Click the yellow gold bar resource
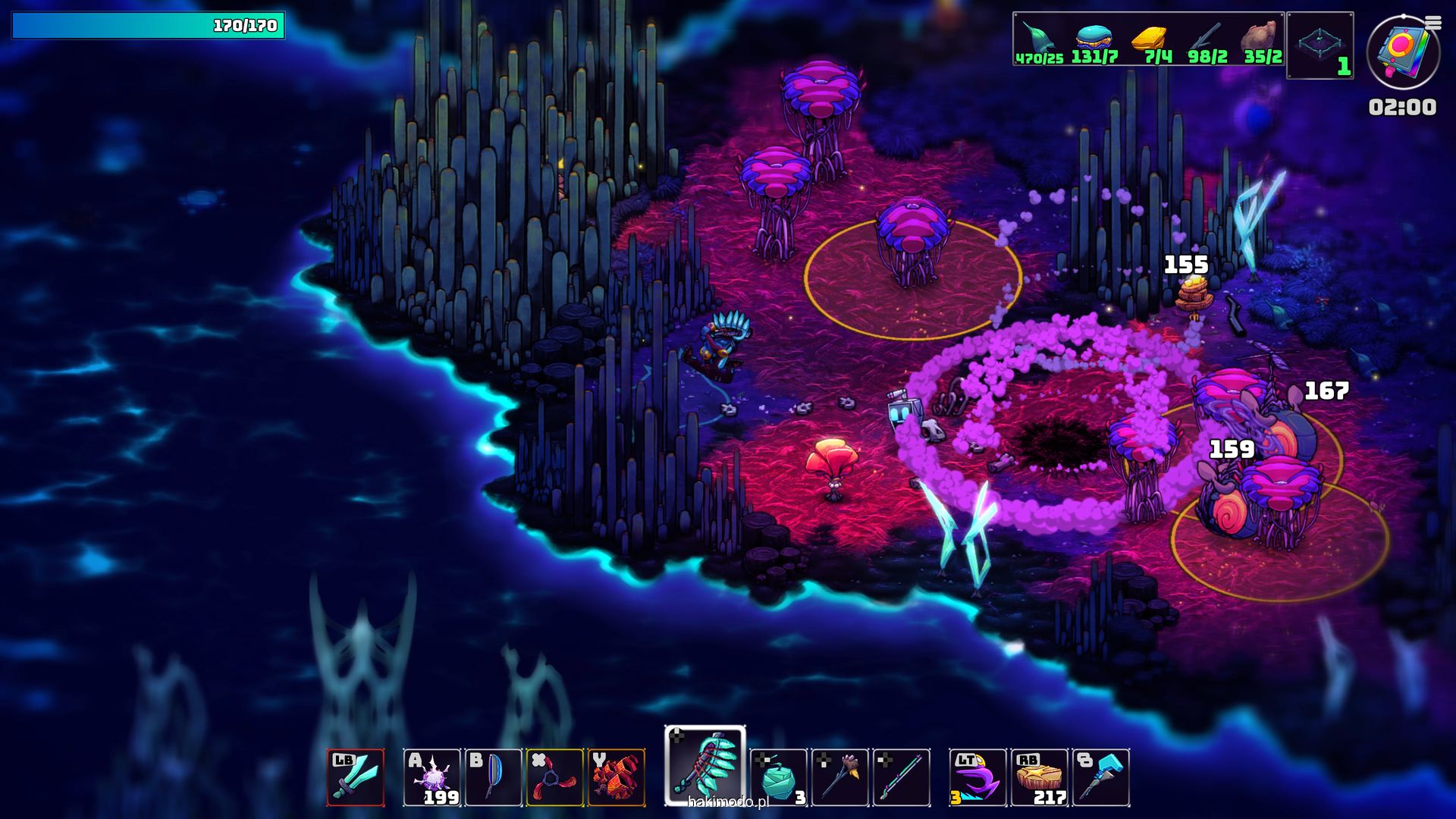Image resolution: width=1456 pixels, height=819 pixels. pyautogui.click(x=1150, y=38)
